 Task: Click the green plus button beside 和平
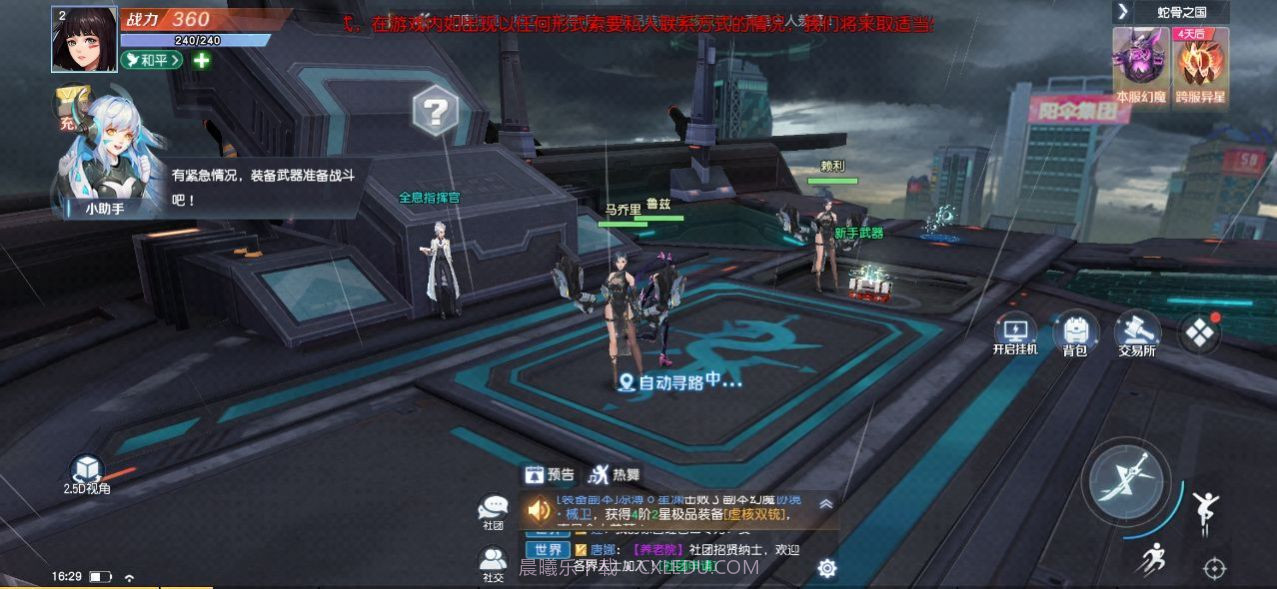(x=201, y=60)
